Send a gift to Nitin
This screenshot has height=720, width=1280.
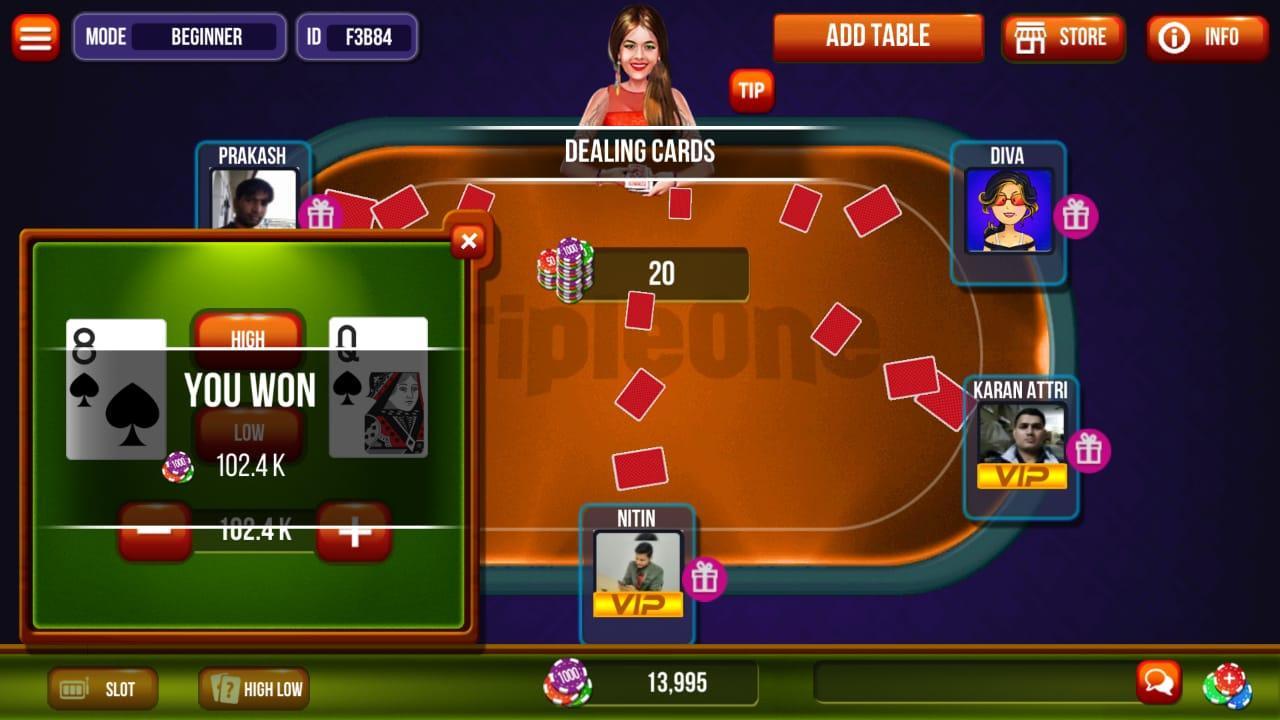click(x=705, y=578)
